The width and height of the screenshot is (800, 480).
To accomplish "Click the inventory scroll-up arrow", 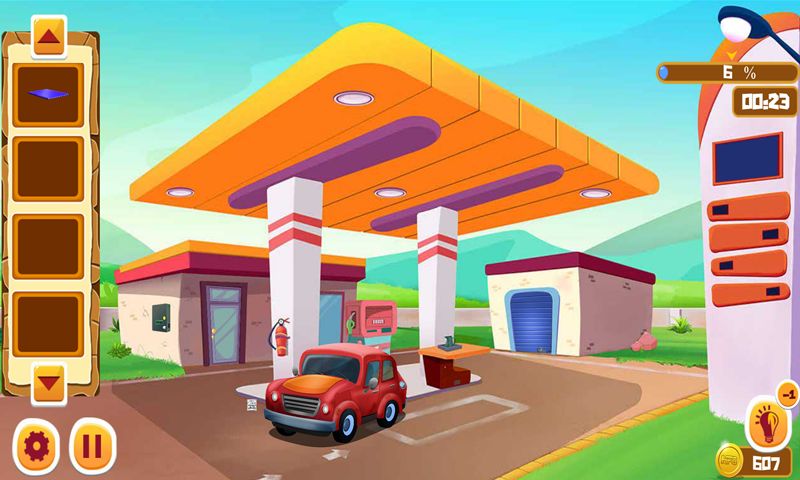I will [x=49, y=37].
